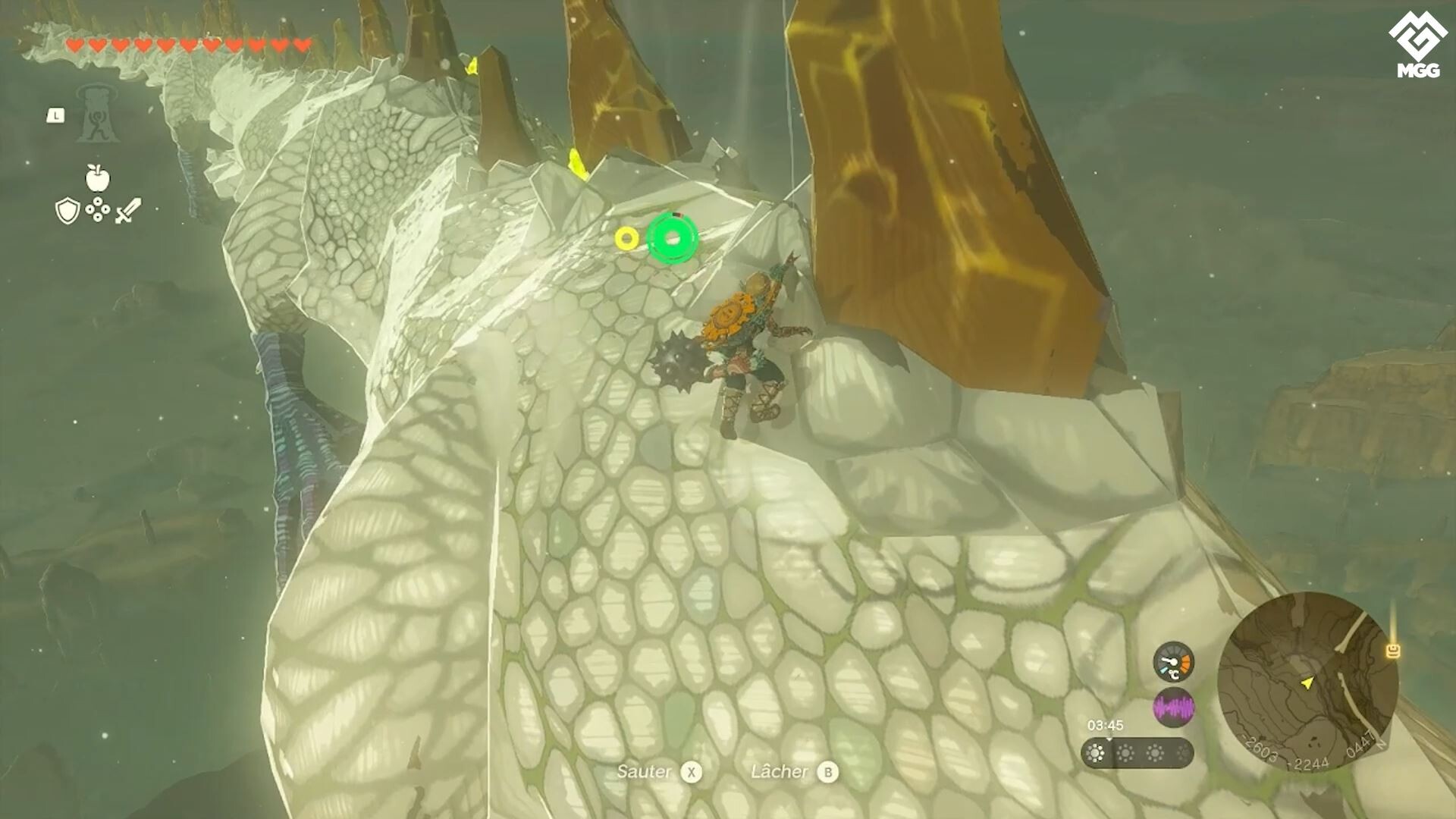Open the d-pad ability selector icon

coord(98,209)
